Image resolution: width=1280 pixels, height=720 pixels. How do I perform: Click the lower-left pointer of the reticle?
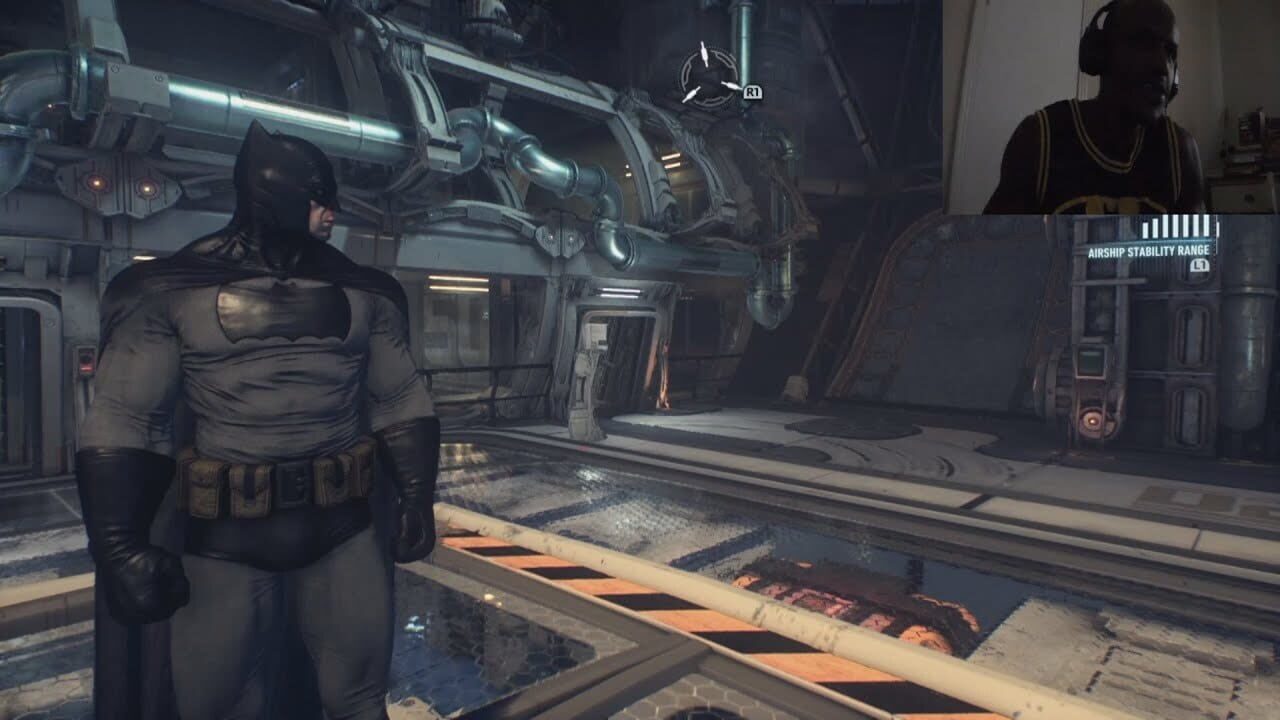[x=691, y=95]
